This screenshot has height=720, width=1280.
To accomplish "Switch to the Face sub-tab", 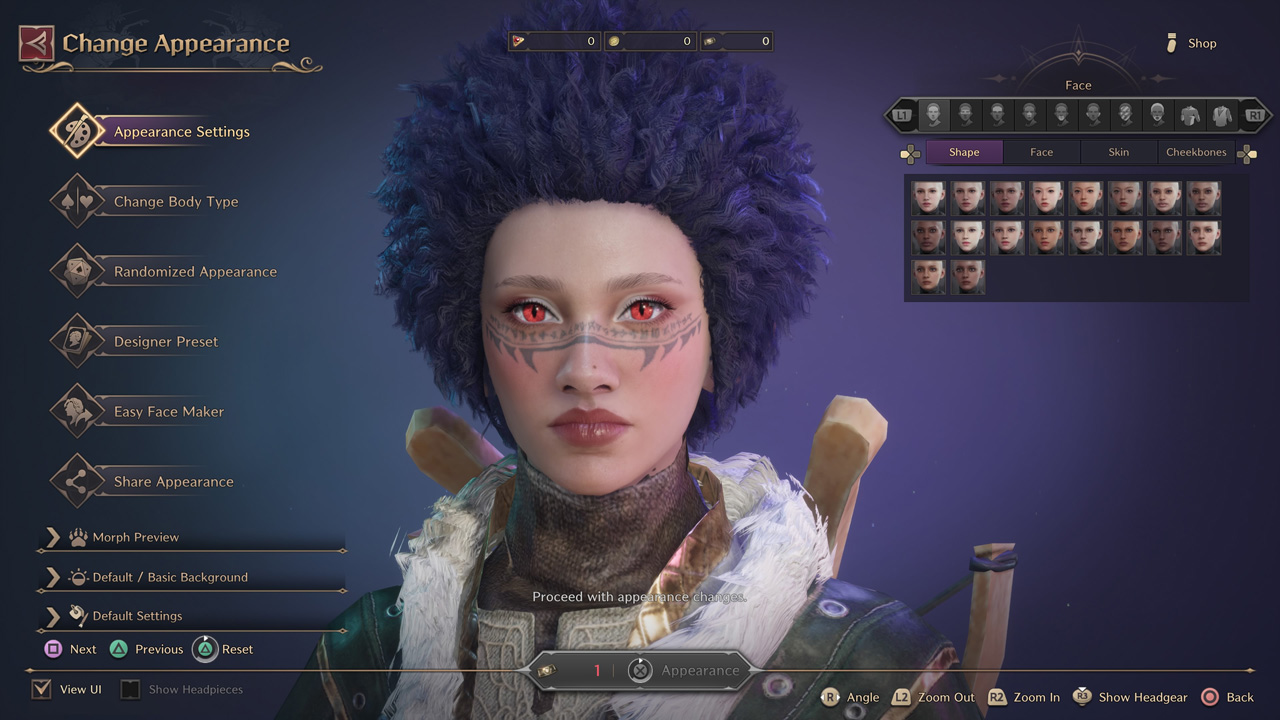I will tap(1041, 152).
